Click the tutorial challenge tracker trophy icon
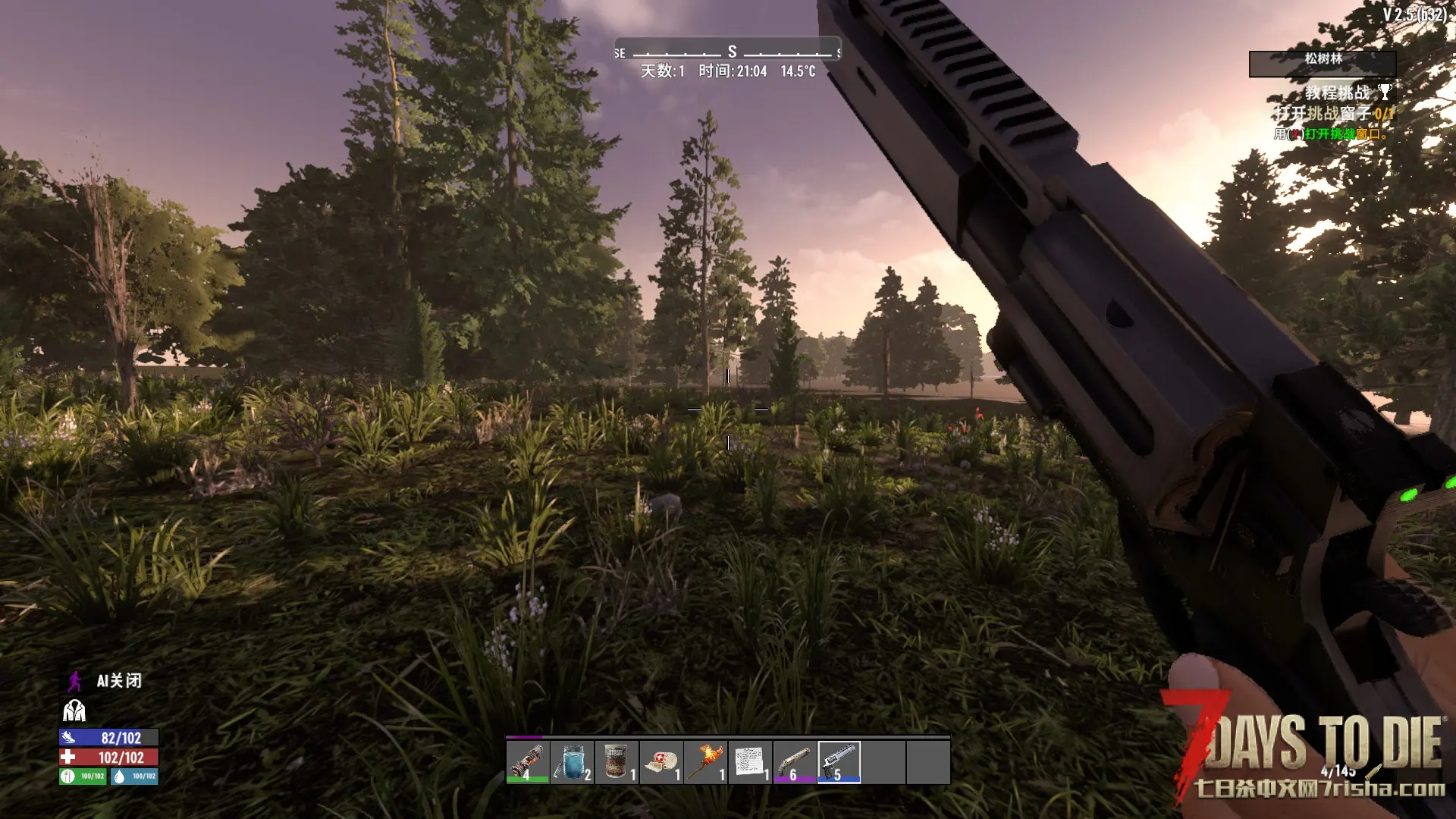The height and width of the screenshot is (819, 1456). pos(1385,93)
